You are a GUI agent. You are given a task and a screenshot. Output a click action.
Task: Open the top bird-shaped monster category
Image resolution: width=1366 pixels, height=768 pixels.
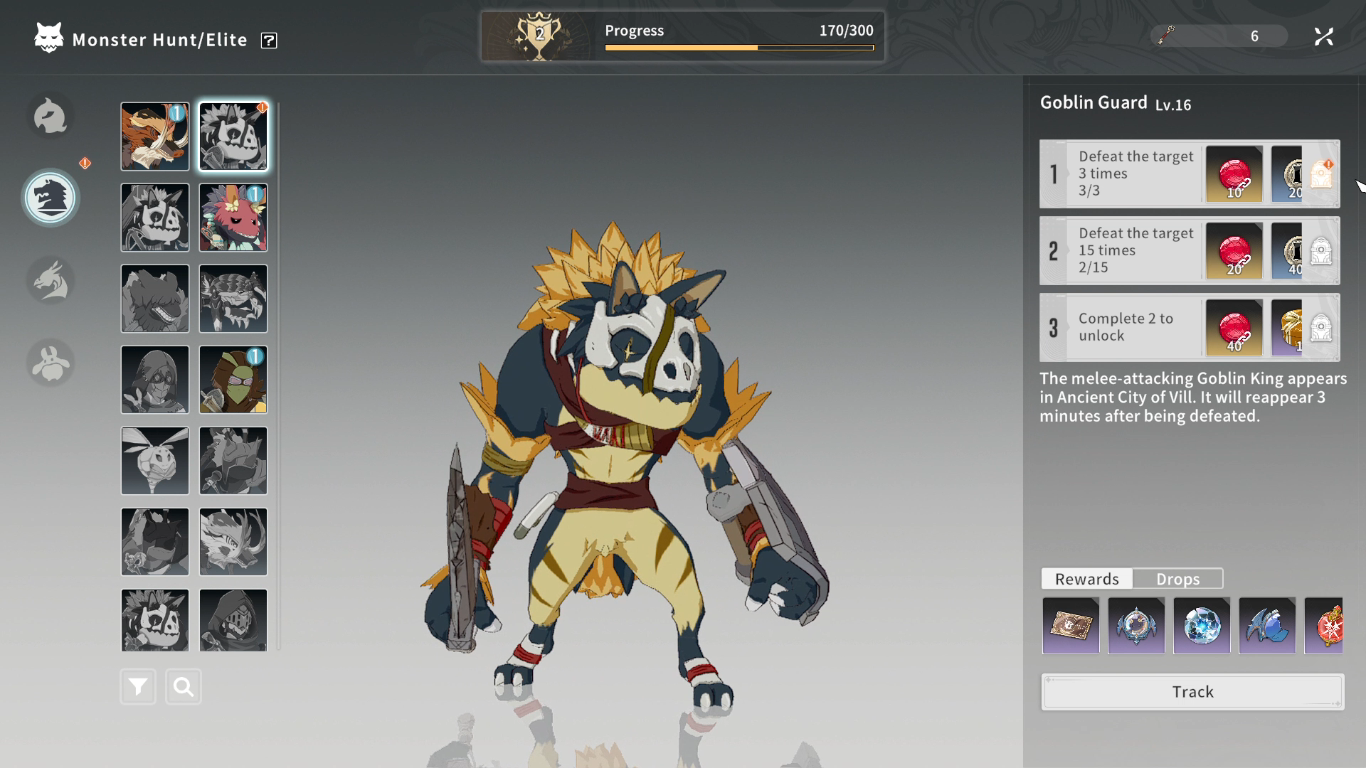51,117
